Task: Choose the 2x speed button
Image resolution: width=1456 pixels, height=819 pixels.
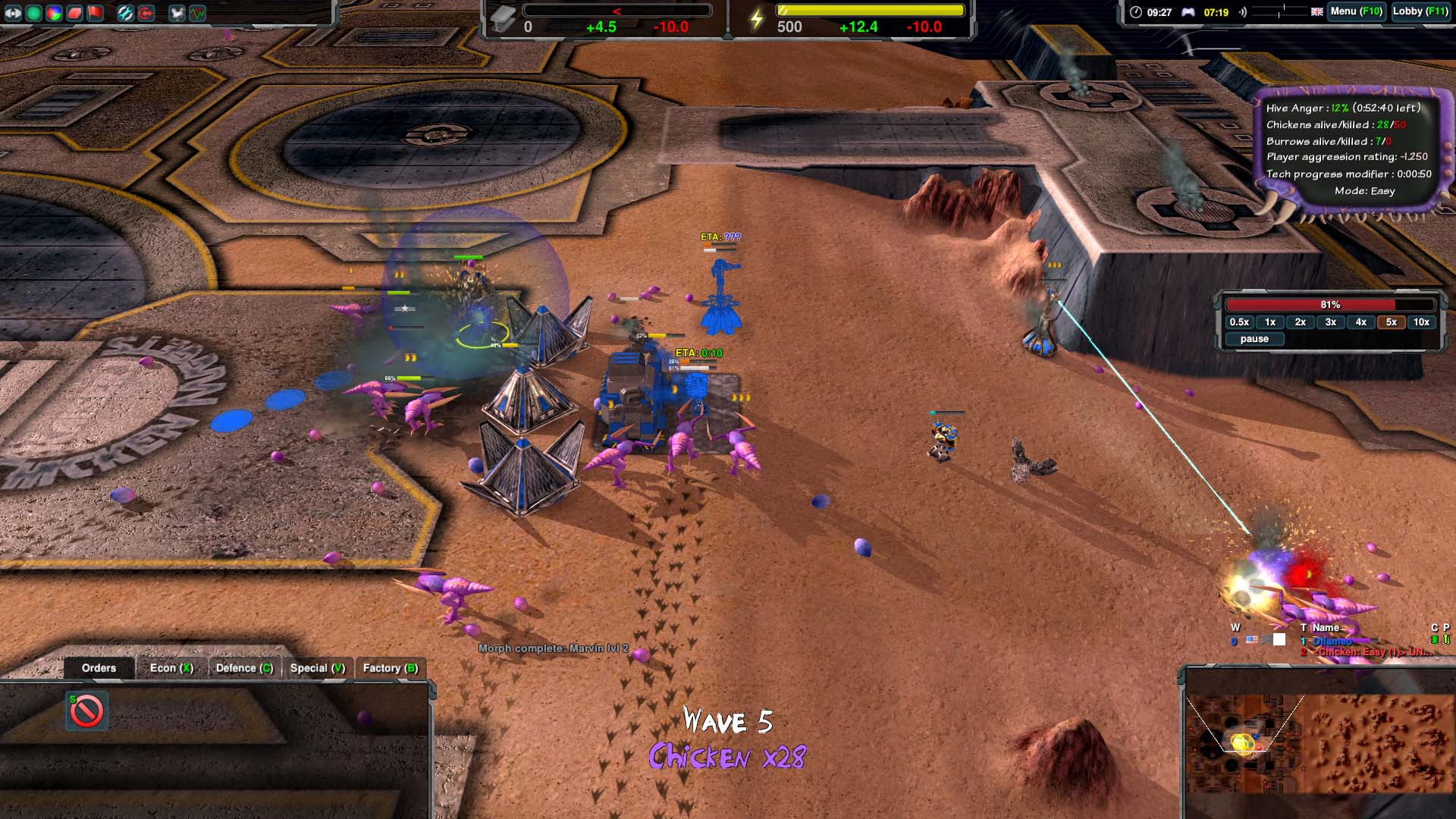Action: pyautogui.click(x=1301, y=322)
